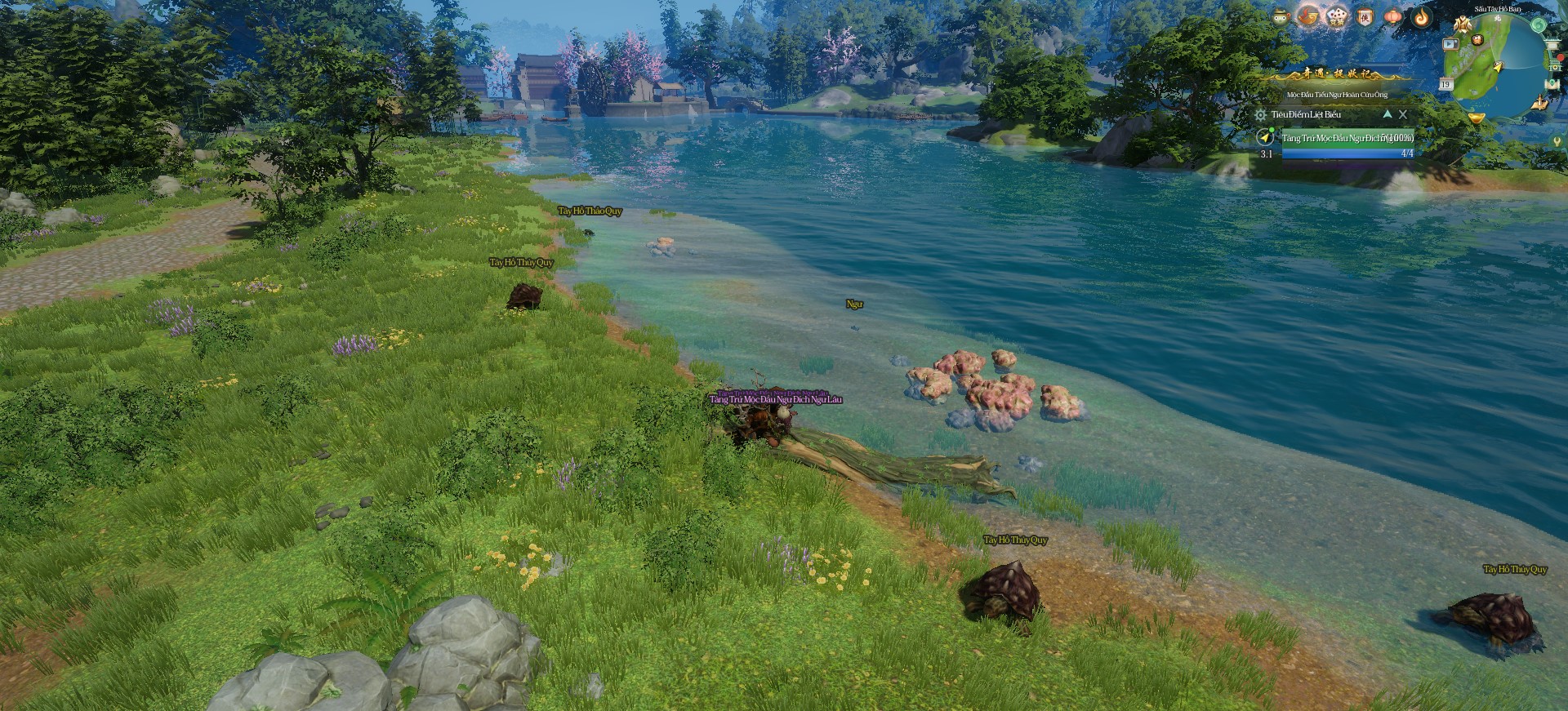Image resolution: width=1568 pixels, height=711 pixels.
Task: Close the Tiêu Điểm Liệt Biểu panel
Action: click(x=1403, y=114)
